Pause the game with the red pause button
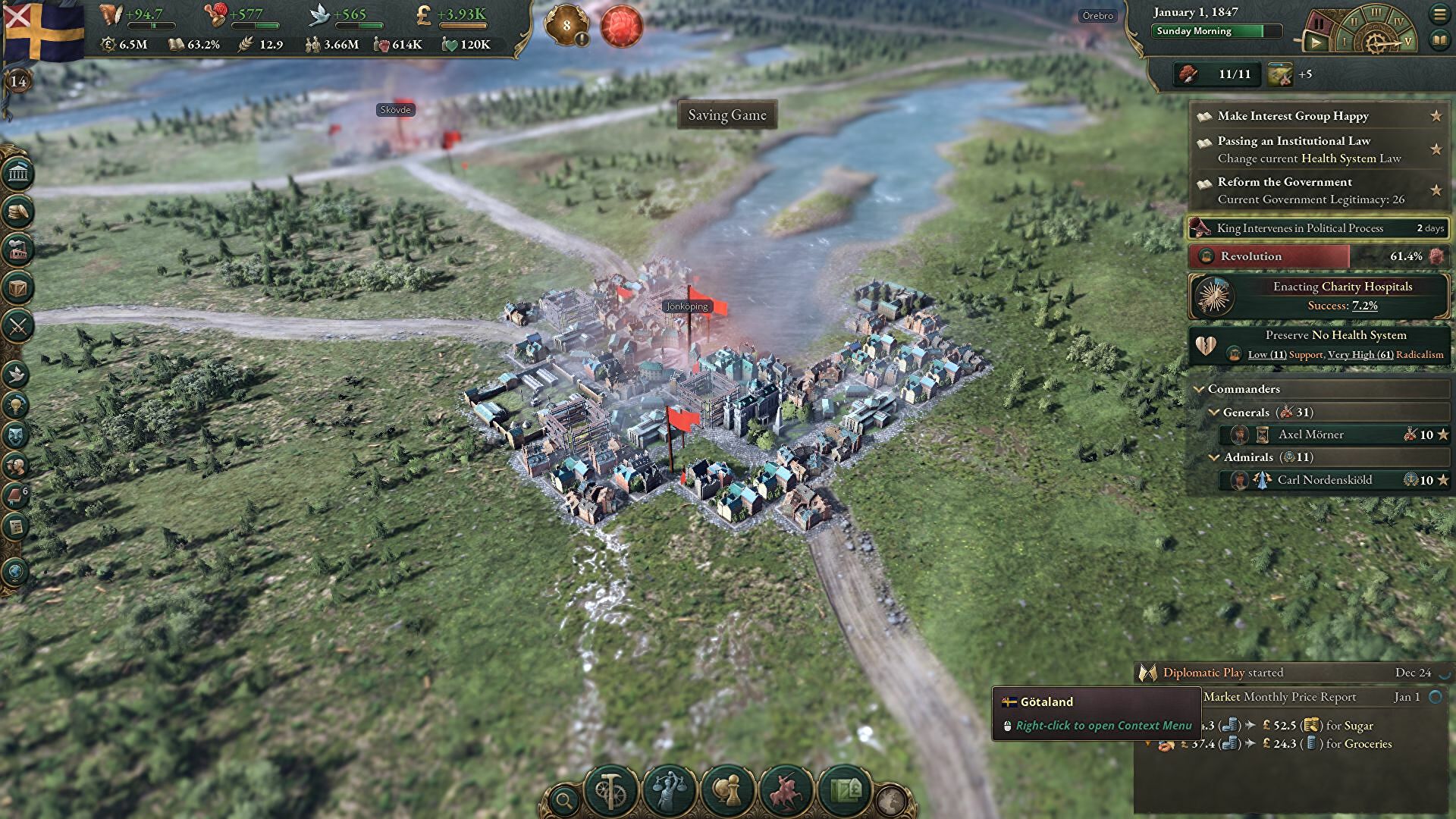The image size is (1456, 819). tap(1319, 24)
